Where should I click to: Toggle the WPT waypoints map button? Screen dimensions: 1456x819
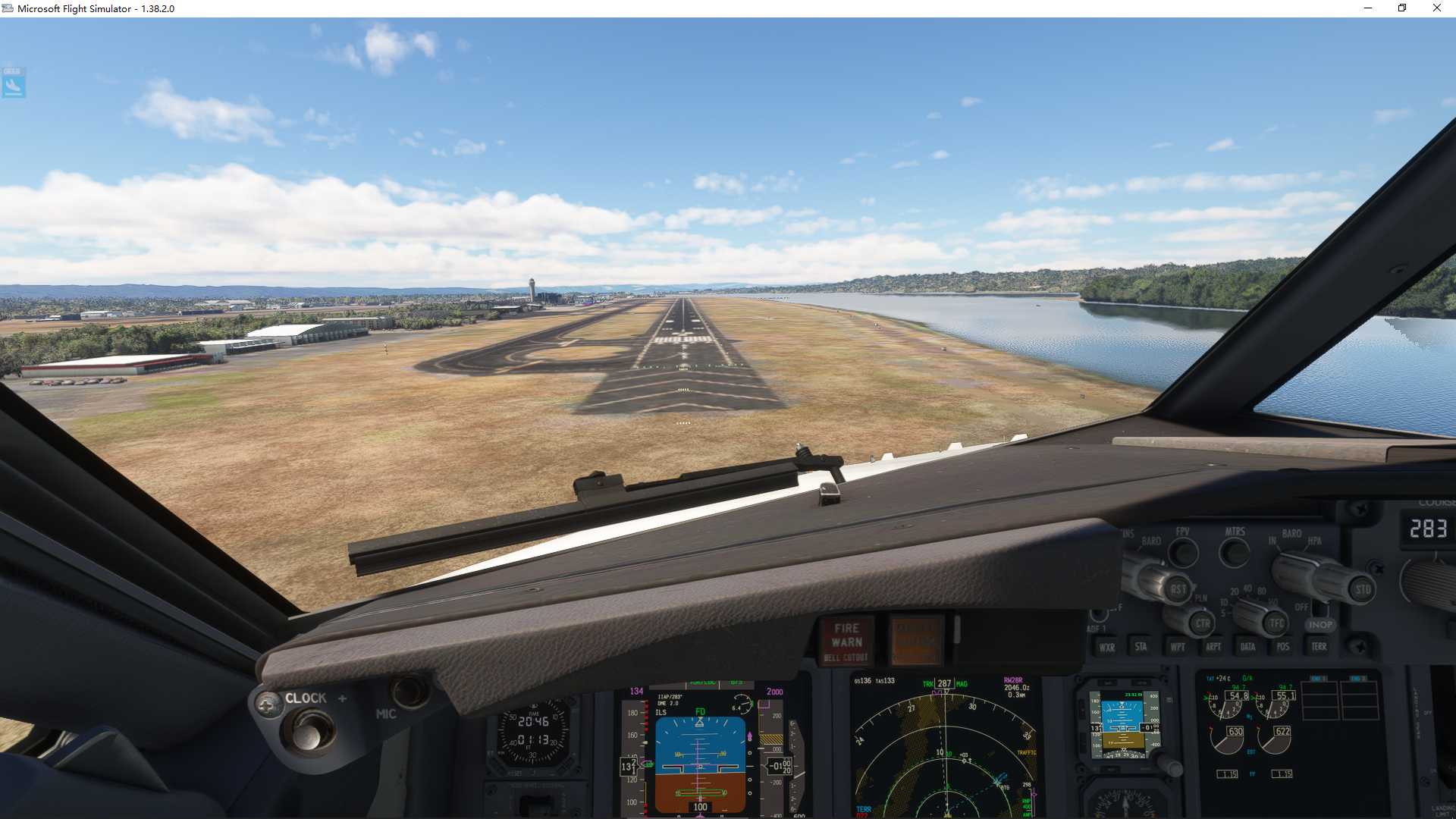coord(1178,647)
